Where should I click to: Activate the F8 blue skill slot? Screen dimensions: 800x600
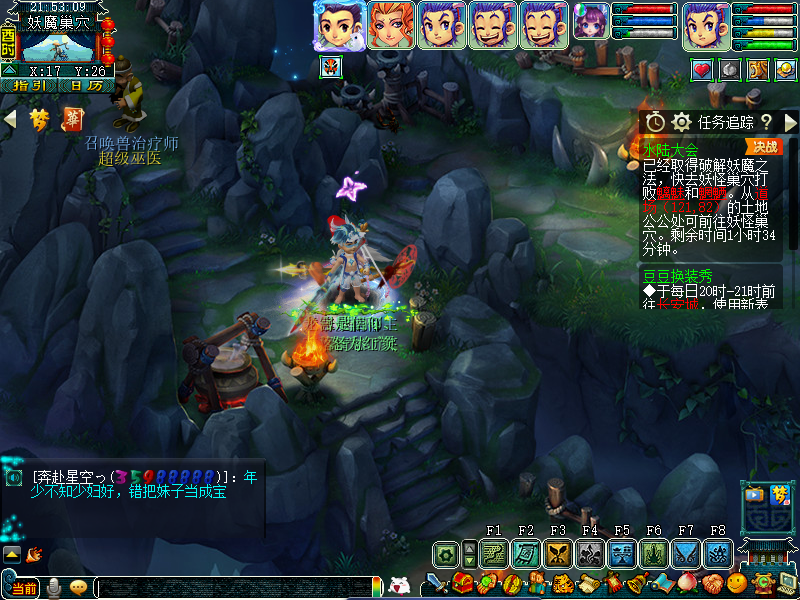click(718, 553)
